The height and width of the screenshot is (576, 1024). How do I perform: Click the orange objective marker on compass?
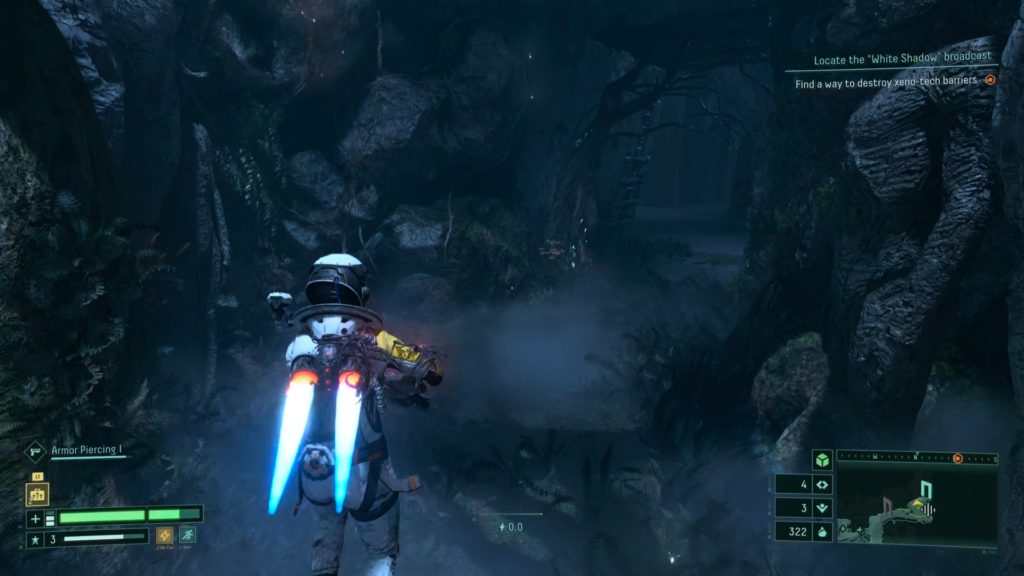click(x=957, y=458)
